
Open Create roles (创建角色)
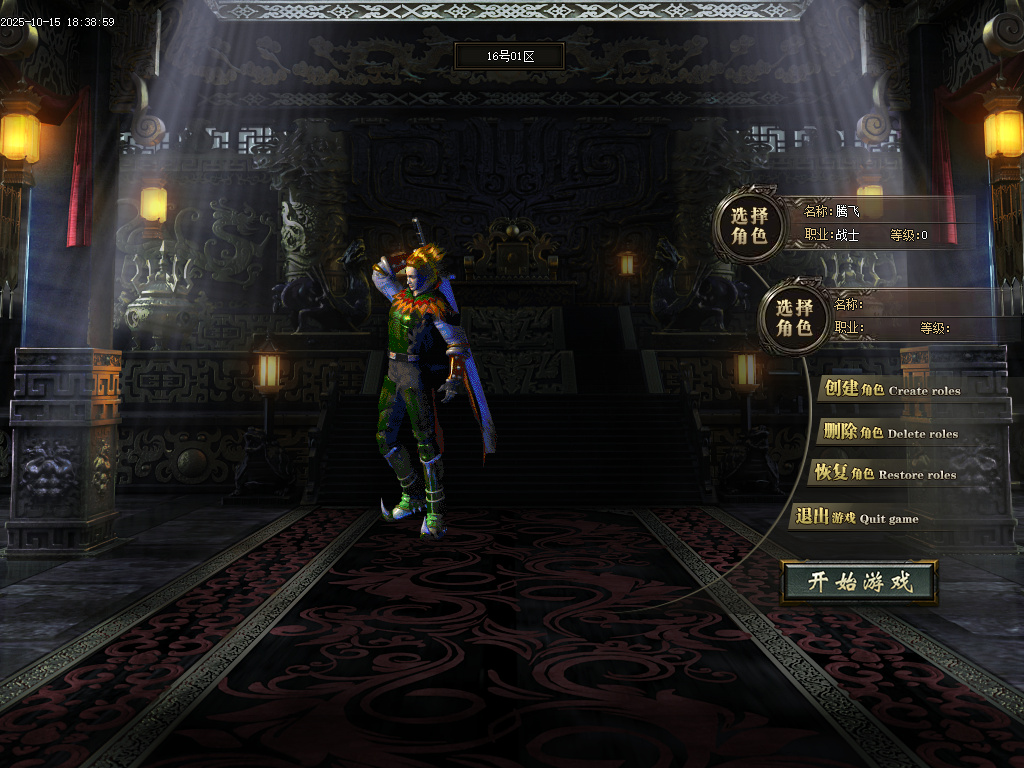click(x=889, y=389)
